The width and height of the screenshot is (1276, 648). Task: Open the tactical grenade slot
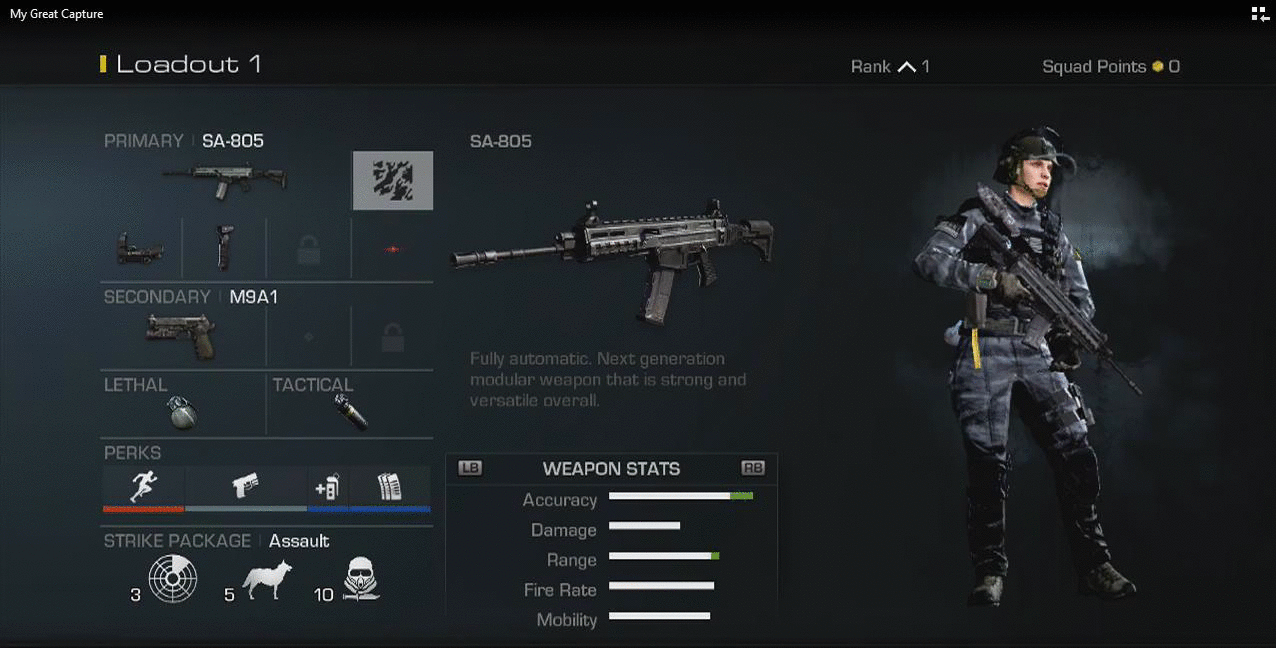click(351, 412)
